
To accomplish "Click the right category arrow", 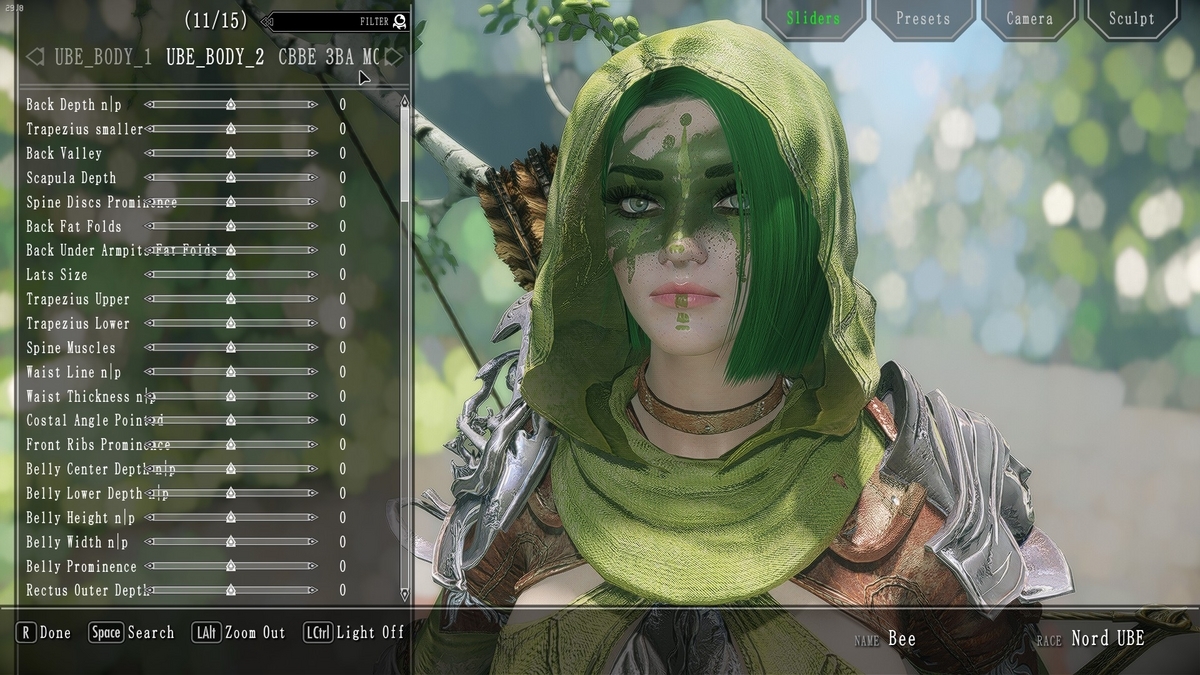I will (x=395, y=57).
